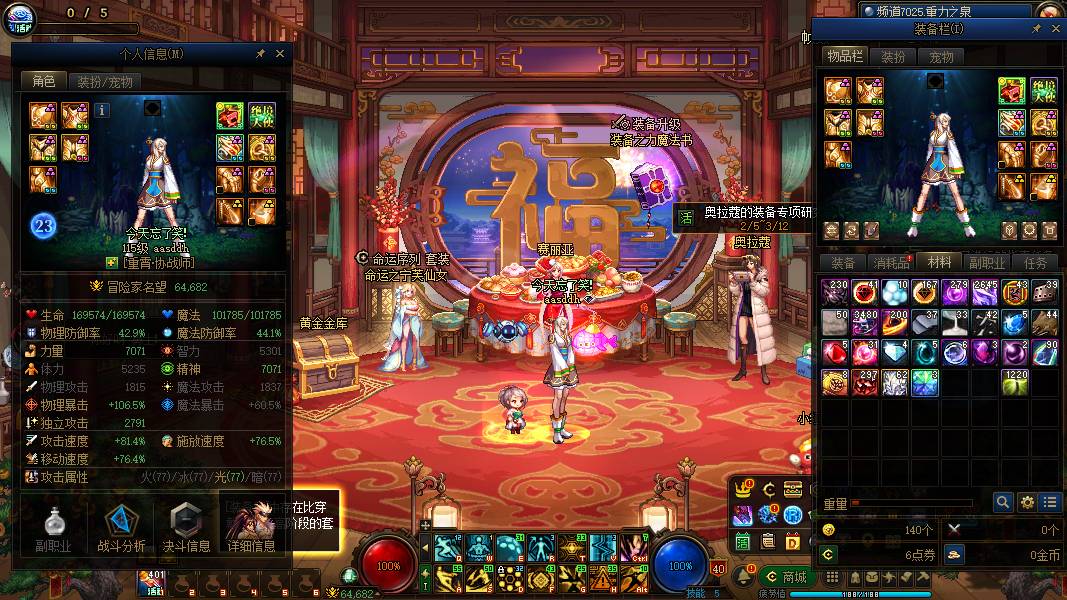This screenshot has height=600, width=1067.
Task: View the 任务 quest items tab
Action: pos(1035,263)
